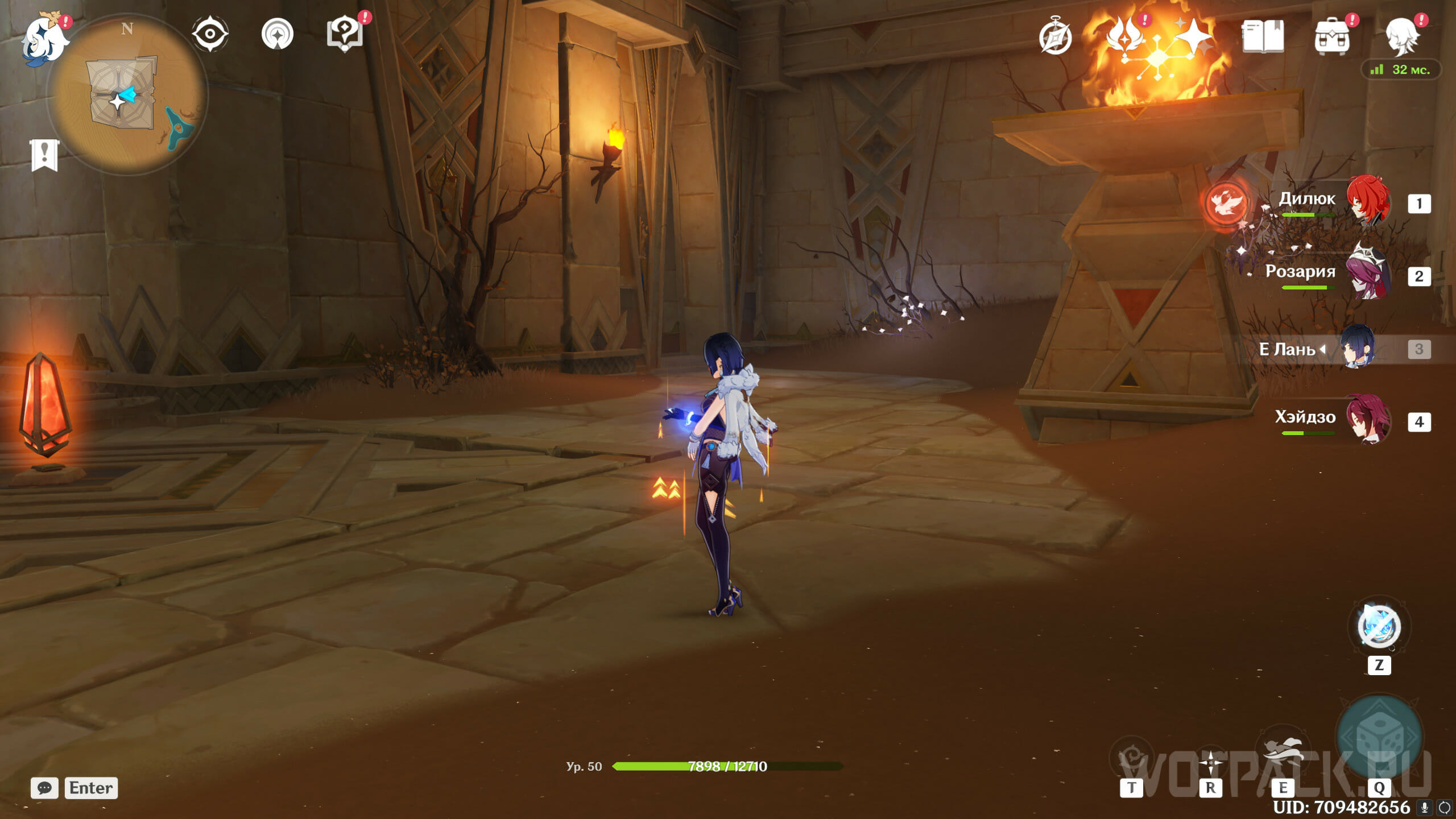Open the quest log bookmark icon
Screen dimensions: 1456x819
[44, 155]
